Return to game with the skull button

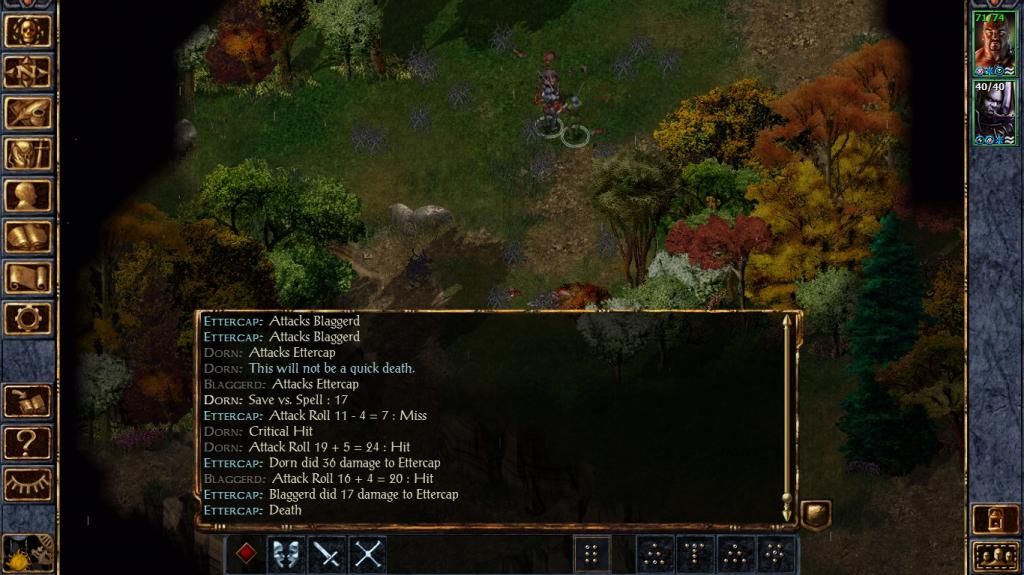tap(27, 31)
